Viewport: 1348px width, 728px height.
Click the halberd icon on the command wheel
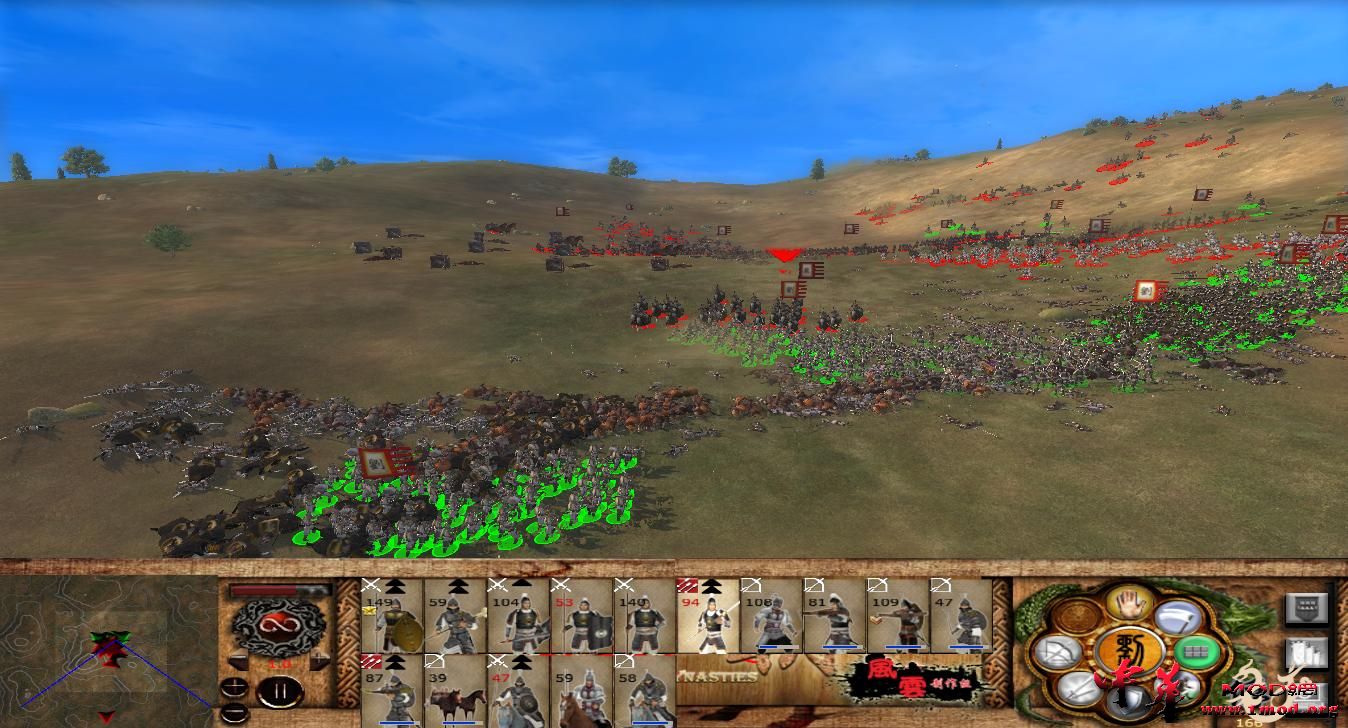click(1178, 618)
